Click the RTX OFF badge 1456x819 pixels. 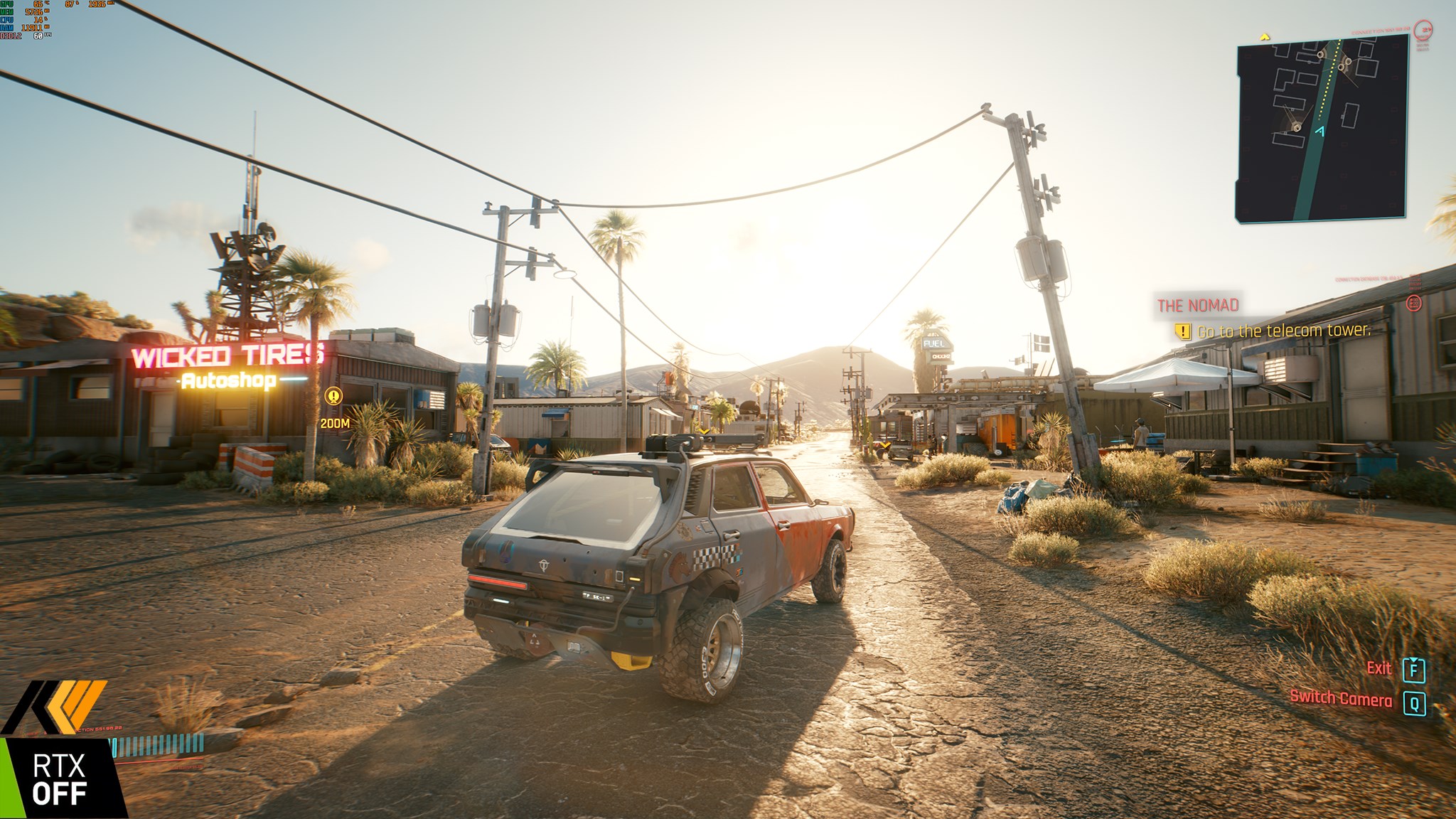pos(60,779)
